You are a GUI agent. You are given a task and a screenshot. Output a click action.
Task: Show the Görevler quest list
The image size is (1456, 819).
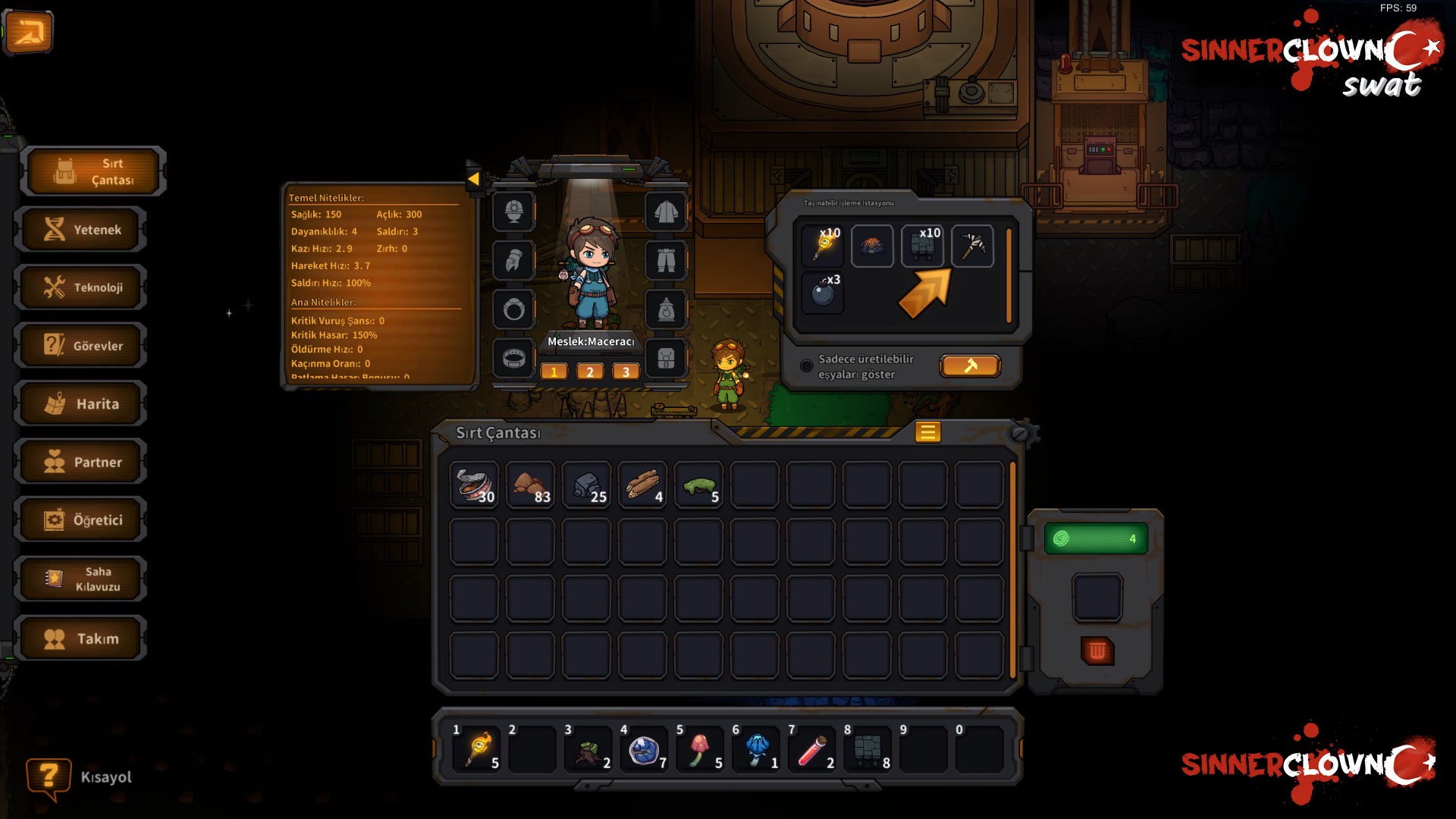coord(82,346)
